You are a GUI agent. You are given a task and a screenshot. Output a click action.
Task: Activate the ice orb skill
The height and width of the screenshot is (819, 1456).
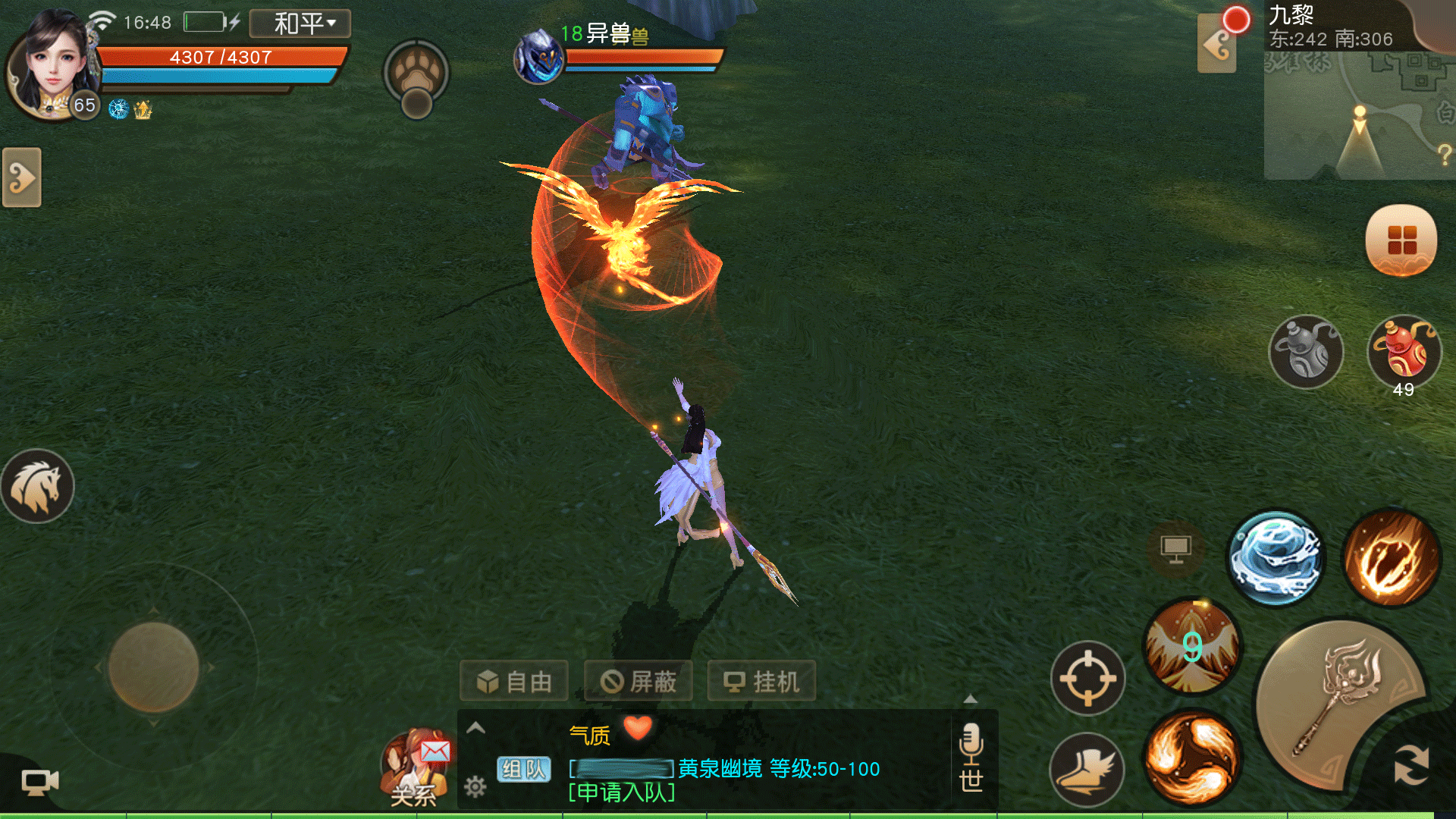(1277, 557)
